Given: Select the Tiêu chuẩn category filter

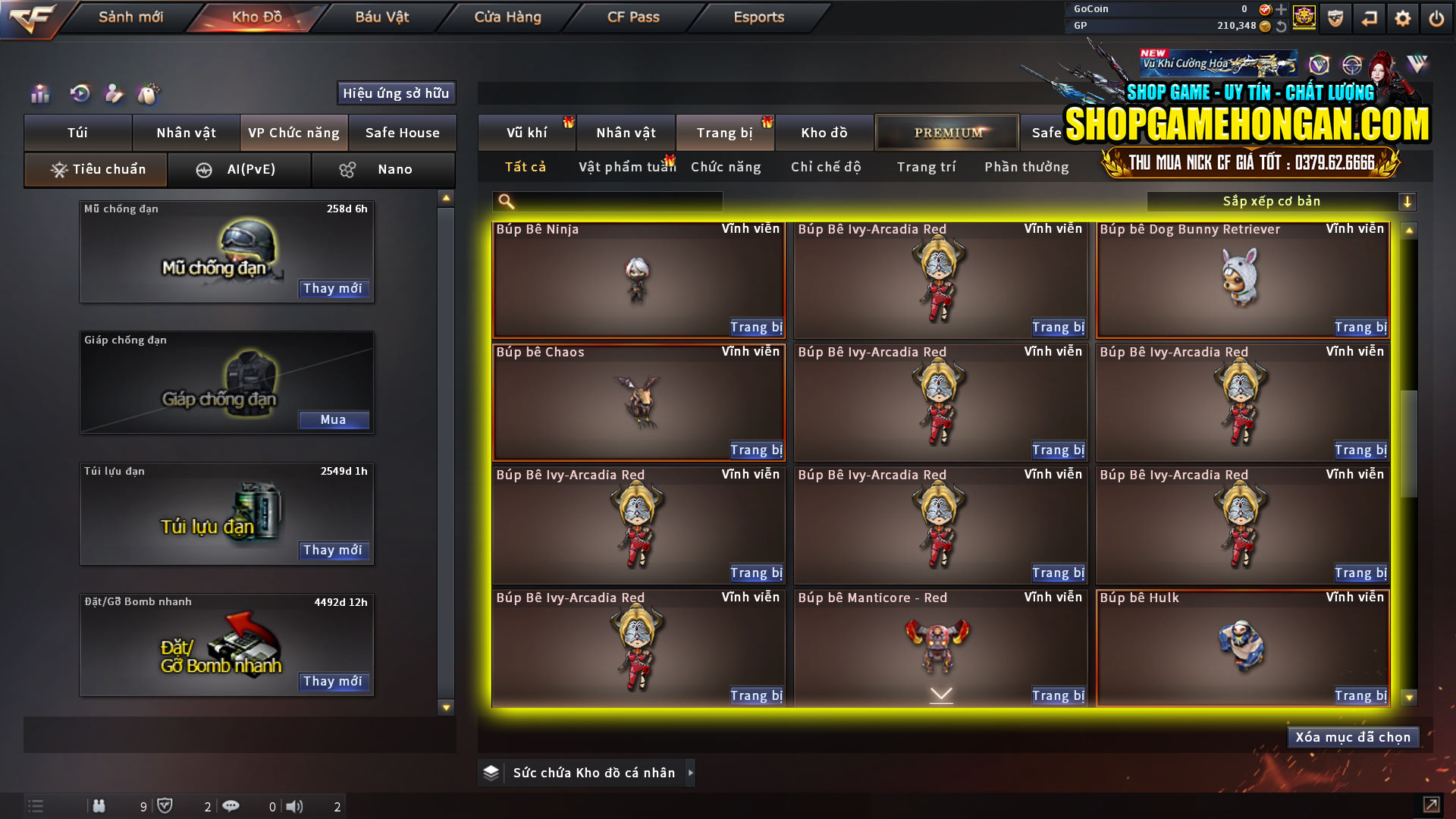Looking at the screenshot, I should [x=95, y=169].
